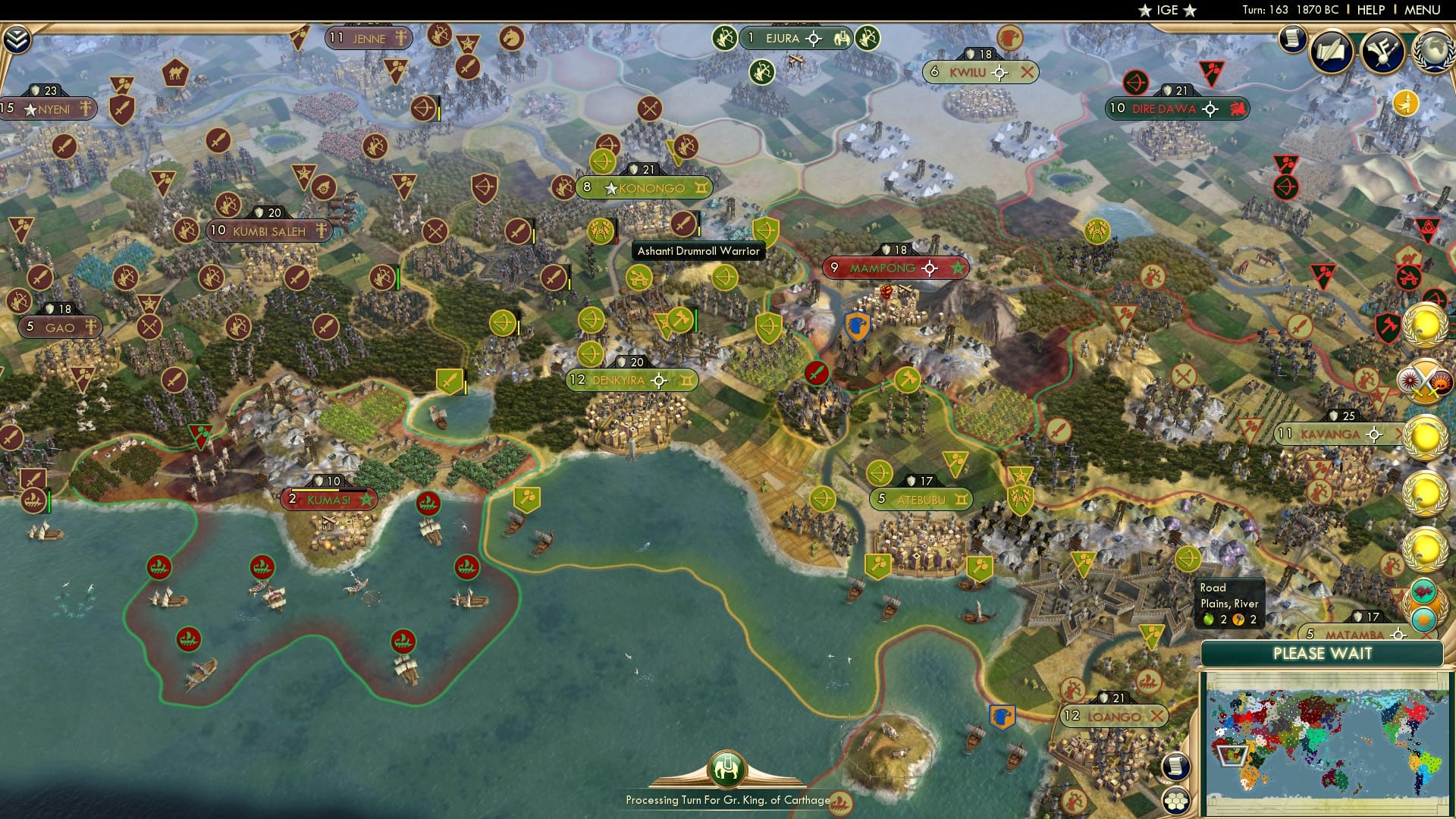Toggle Strategic View with the hexagon icon
This screenshot has width=1456, height=819.
point(1176,801)
